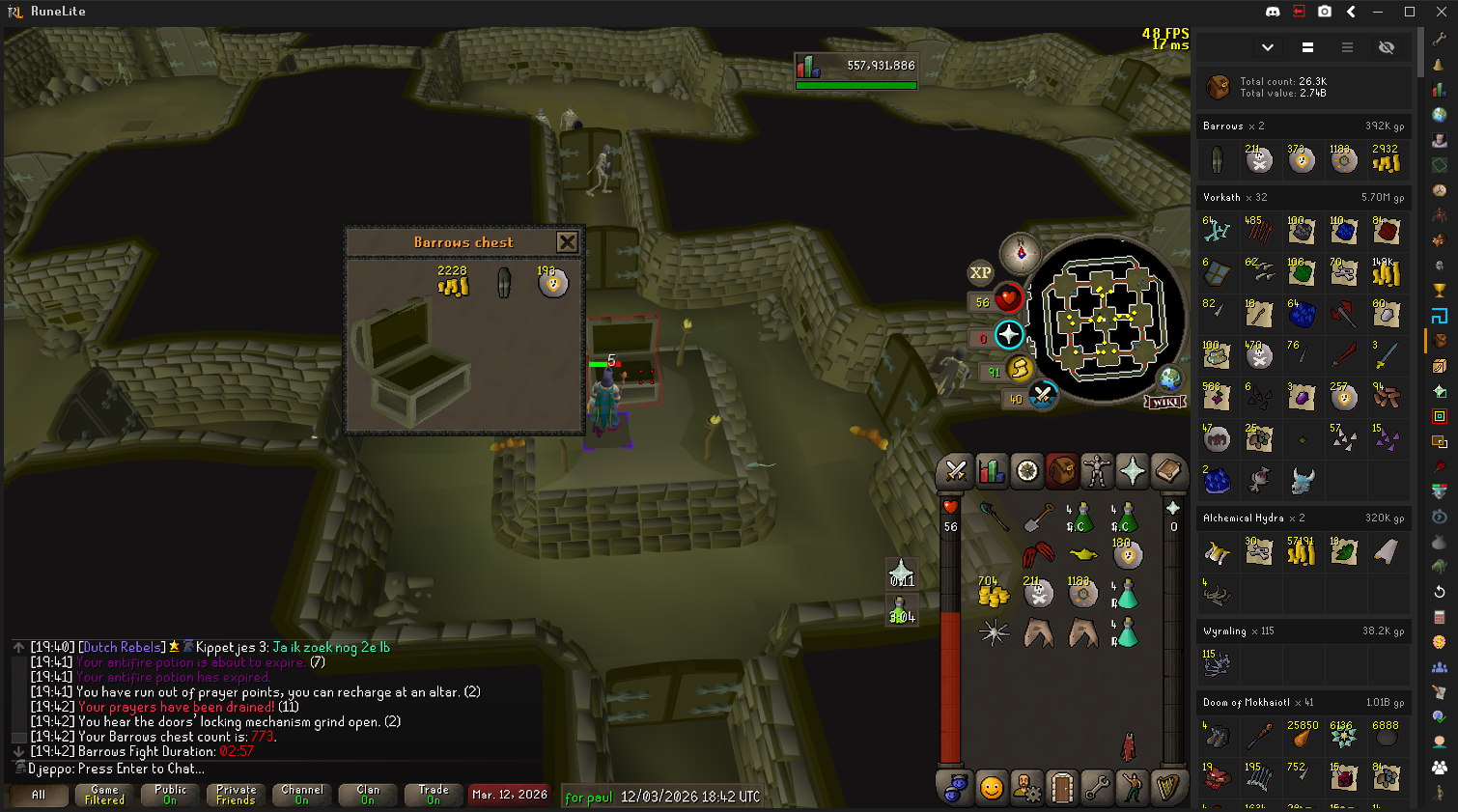This screenshot has width=1458, height=812.
Task: Take the coins from the Barrows chest
Action: point(453,284)
